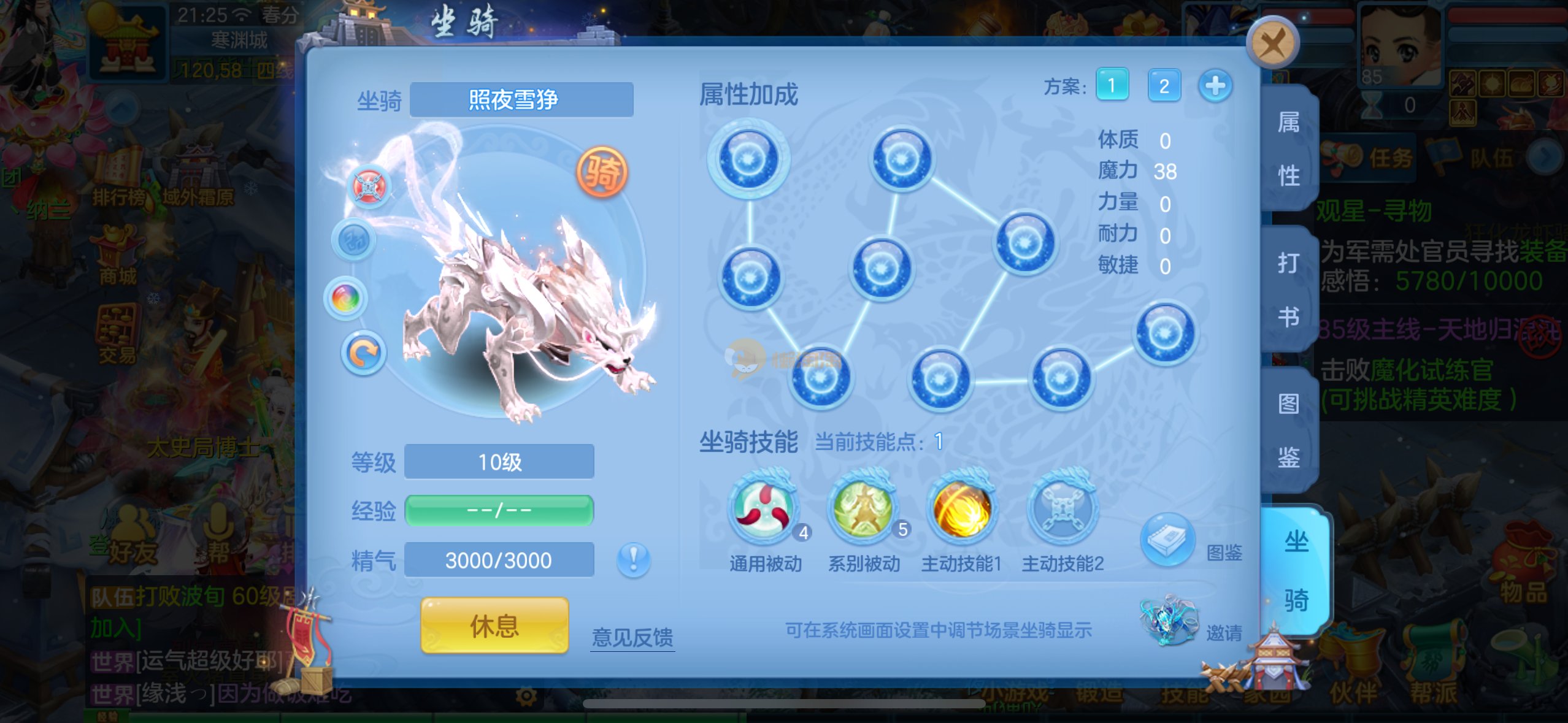Image resolution: width=1568 pixels, height=723 pixels.
Task: Close the mount panel with X button
Action: [1272, 43]
